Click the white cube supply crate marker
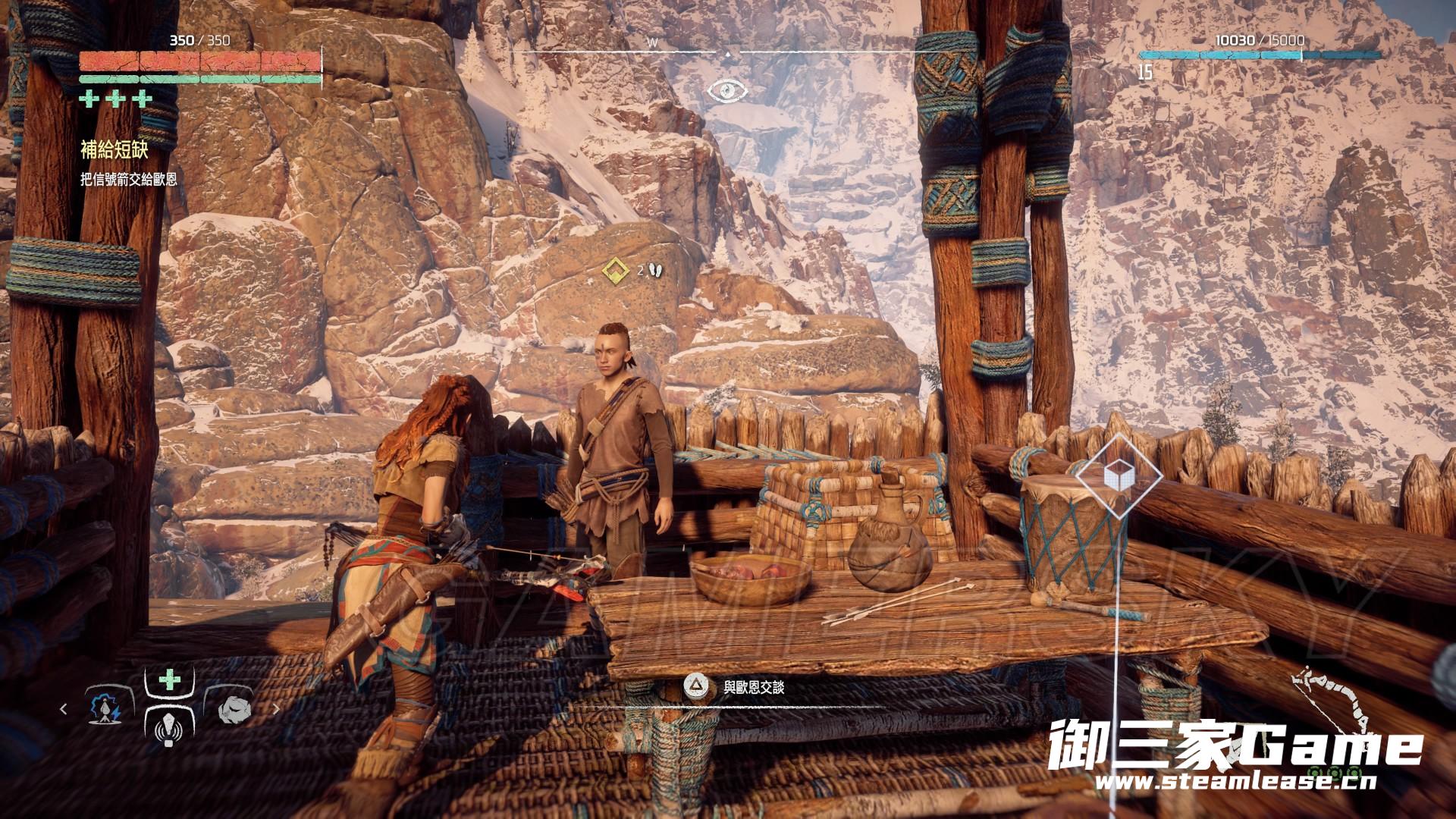This screenshot has height=819, width=1456. [1119, 476]
